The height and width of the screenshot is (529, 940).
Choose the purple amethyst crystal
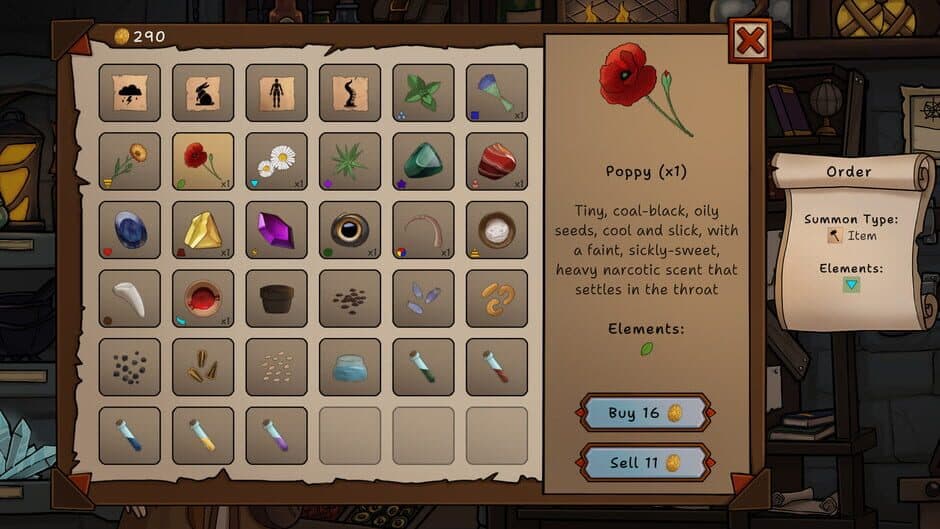[277, 230]
